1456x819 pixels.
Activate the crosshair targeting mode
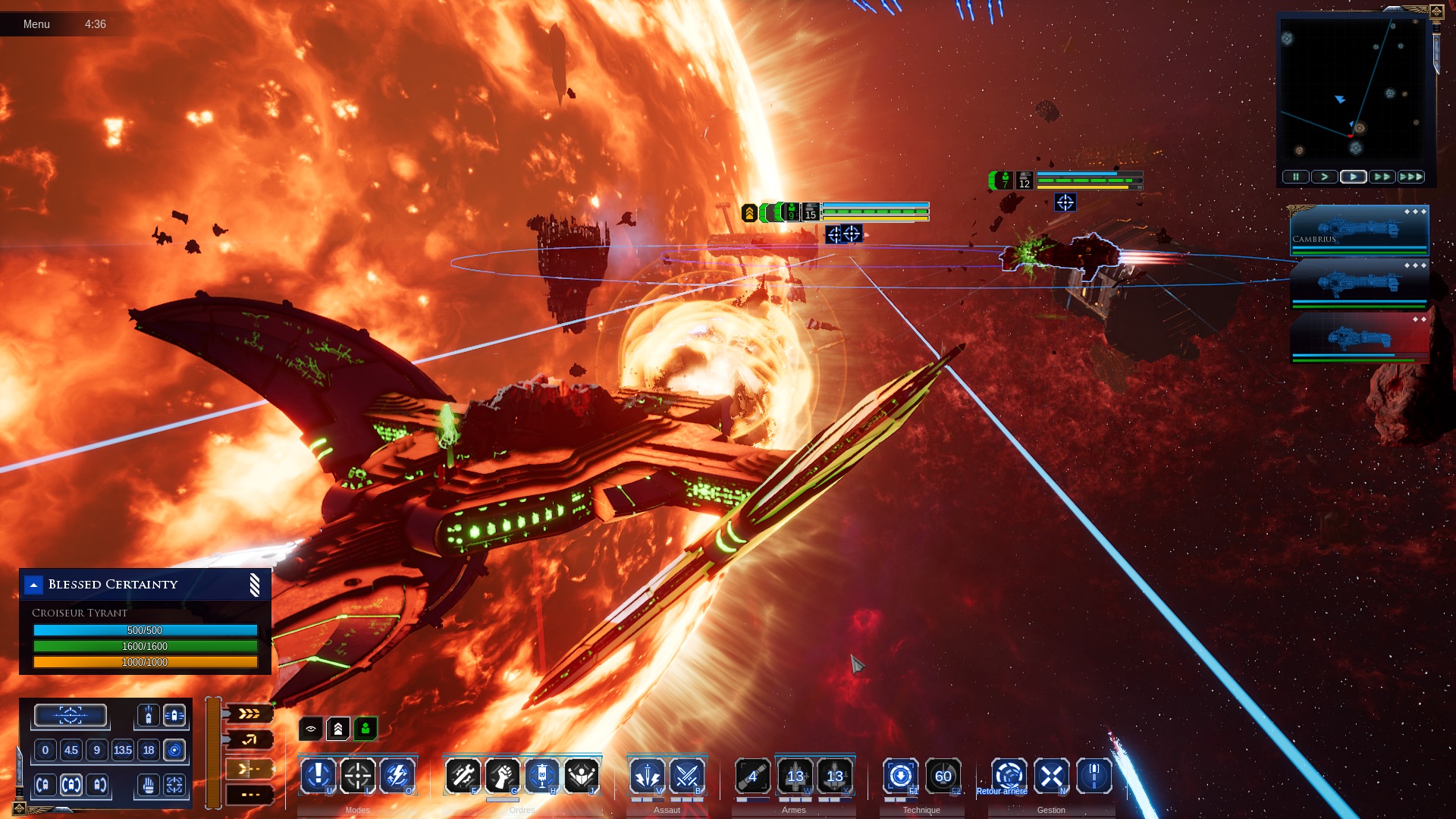click(358, 775)
